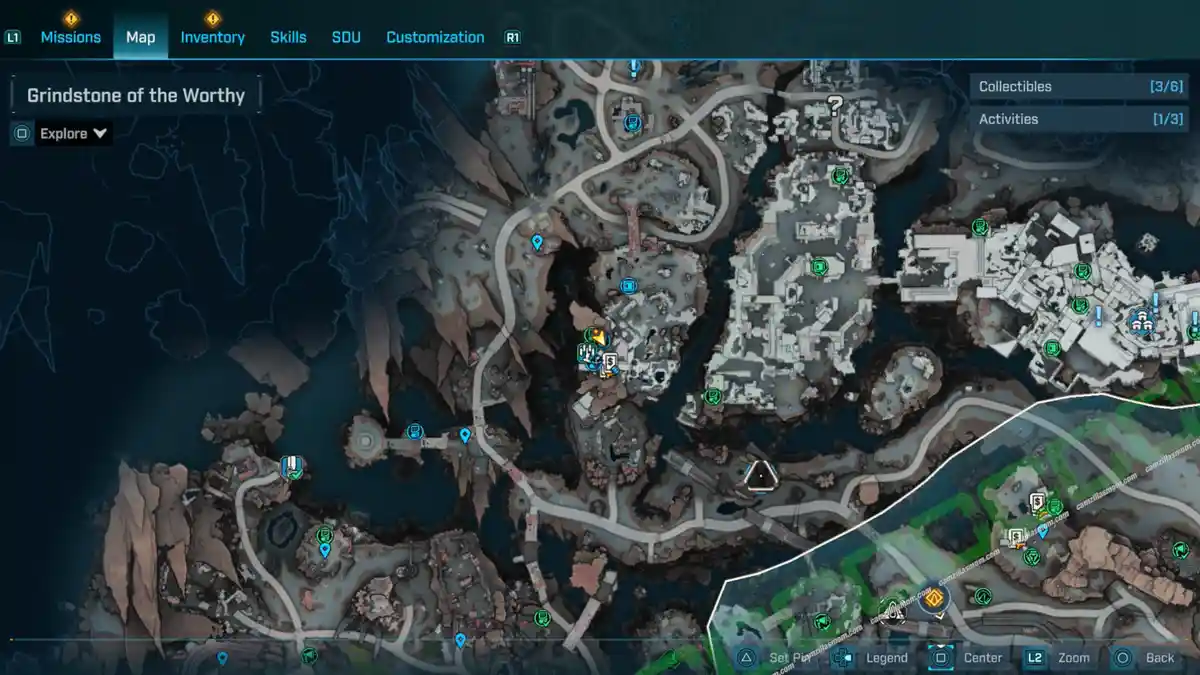Select the orange diamond objective marker
Screen dimensions: 1200x675
click(936, 598)
